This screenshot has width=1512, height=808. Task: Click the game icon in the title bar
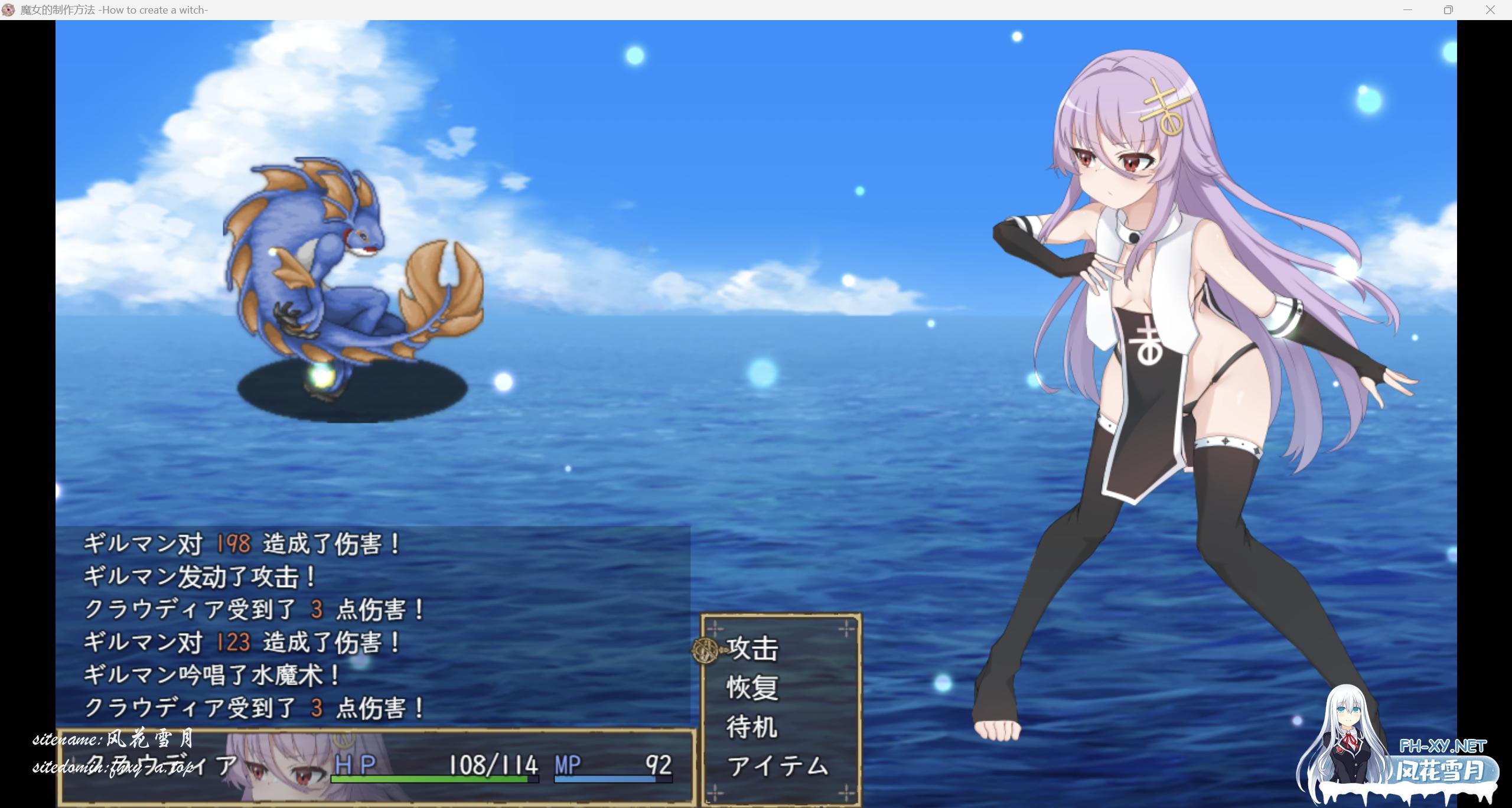click(9, 9)
